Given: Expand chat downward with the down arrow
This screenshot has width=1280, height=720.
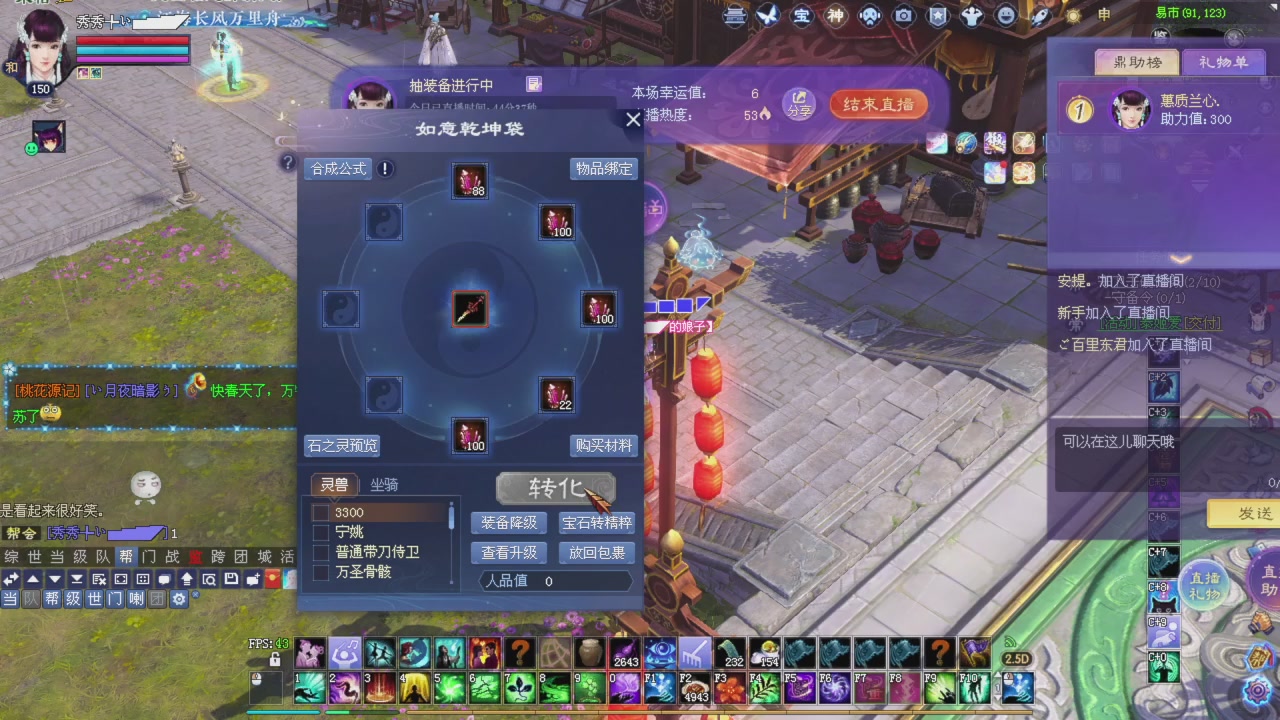Looking at the screenshot, I should tap(55, 577).
